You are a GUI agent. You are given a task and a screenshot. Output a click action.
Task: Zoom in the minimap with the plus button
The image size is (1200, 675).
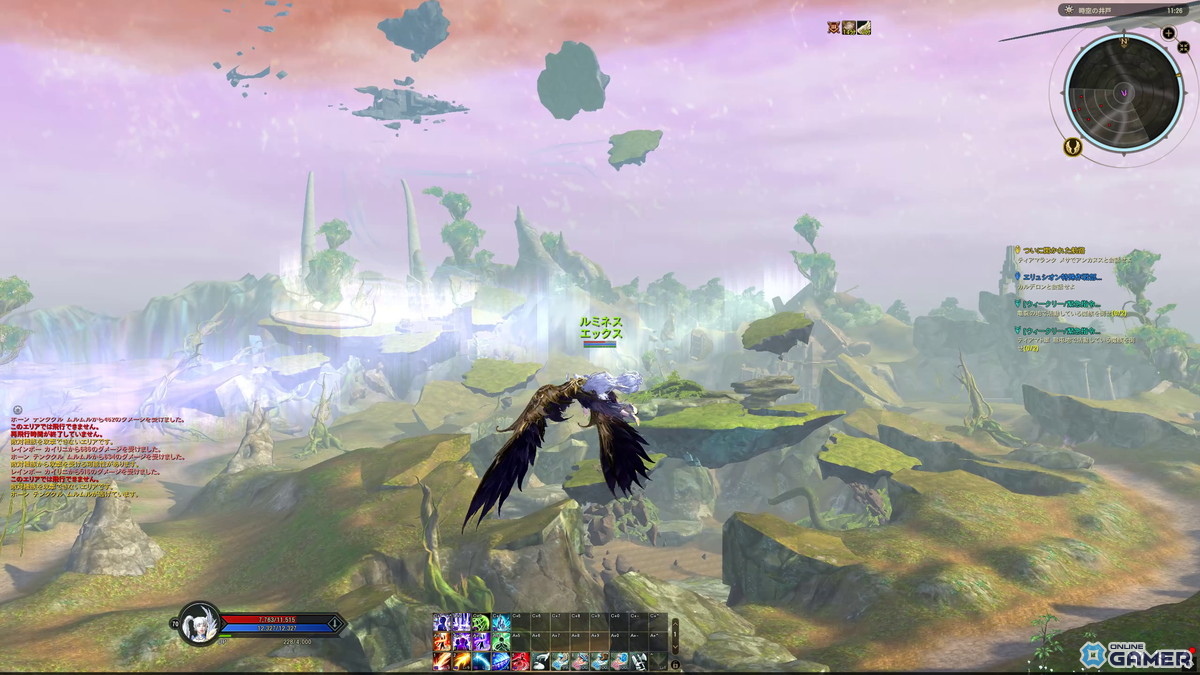1168,33
